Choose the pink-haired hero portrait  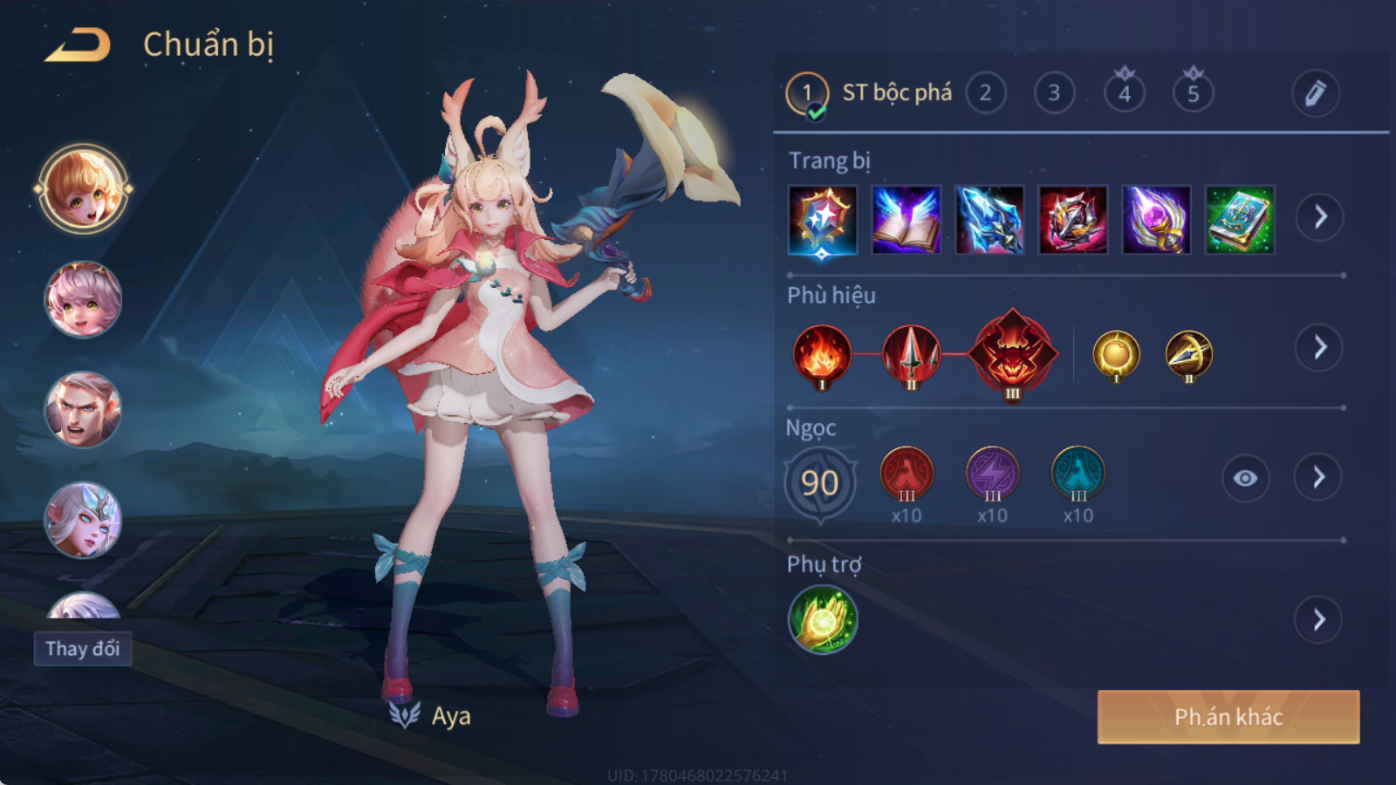[83, 299]
